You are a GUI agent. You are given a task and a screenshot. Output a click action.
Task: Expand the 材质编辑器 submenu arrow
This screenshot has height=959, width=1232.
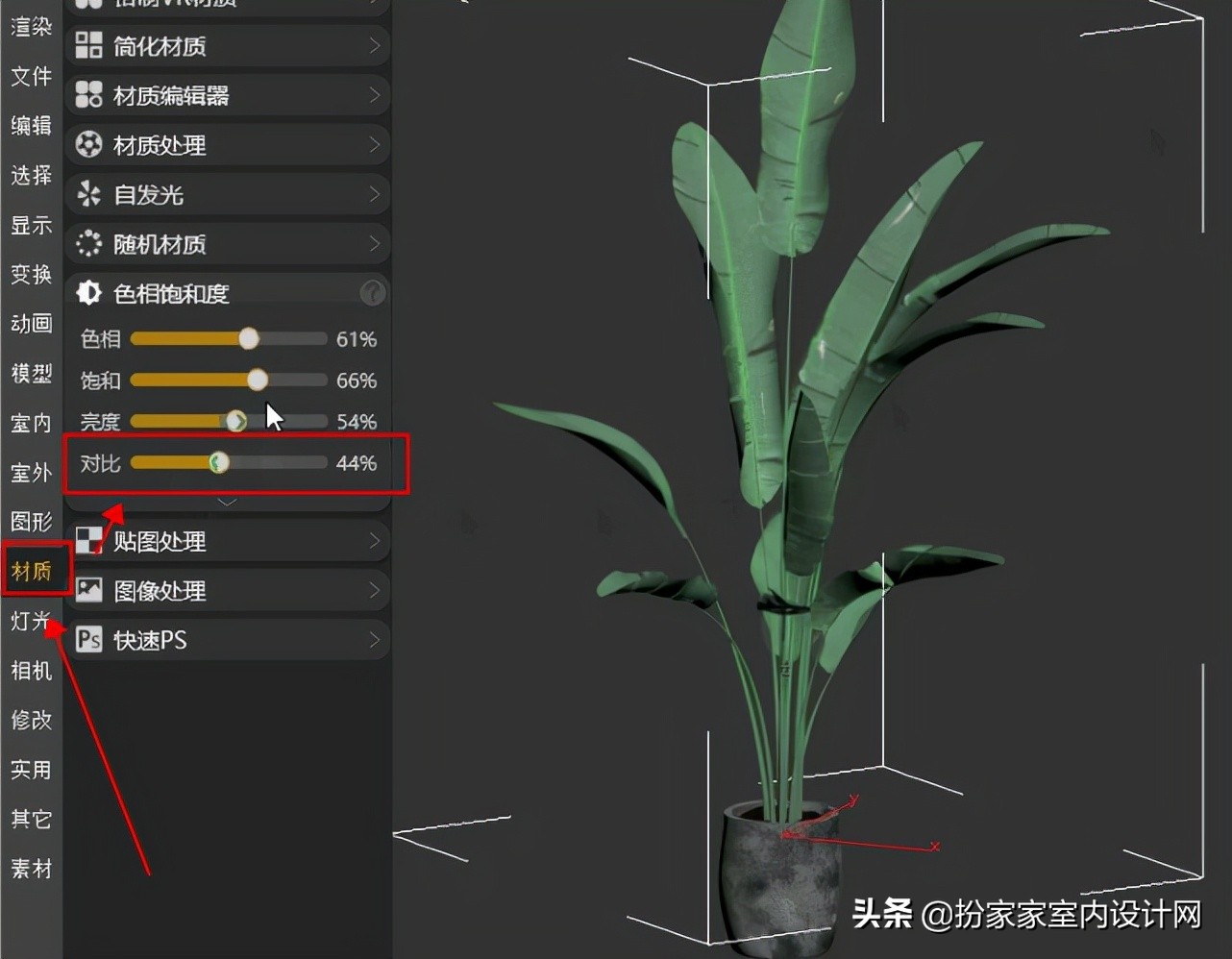coord(376,94)
